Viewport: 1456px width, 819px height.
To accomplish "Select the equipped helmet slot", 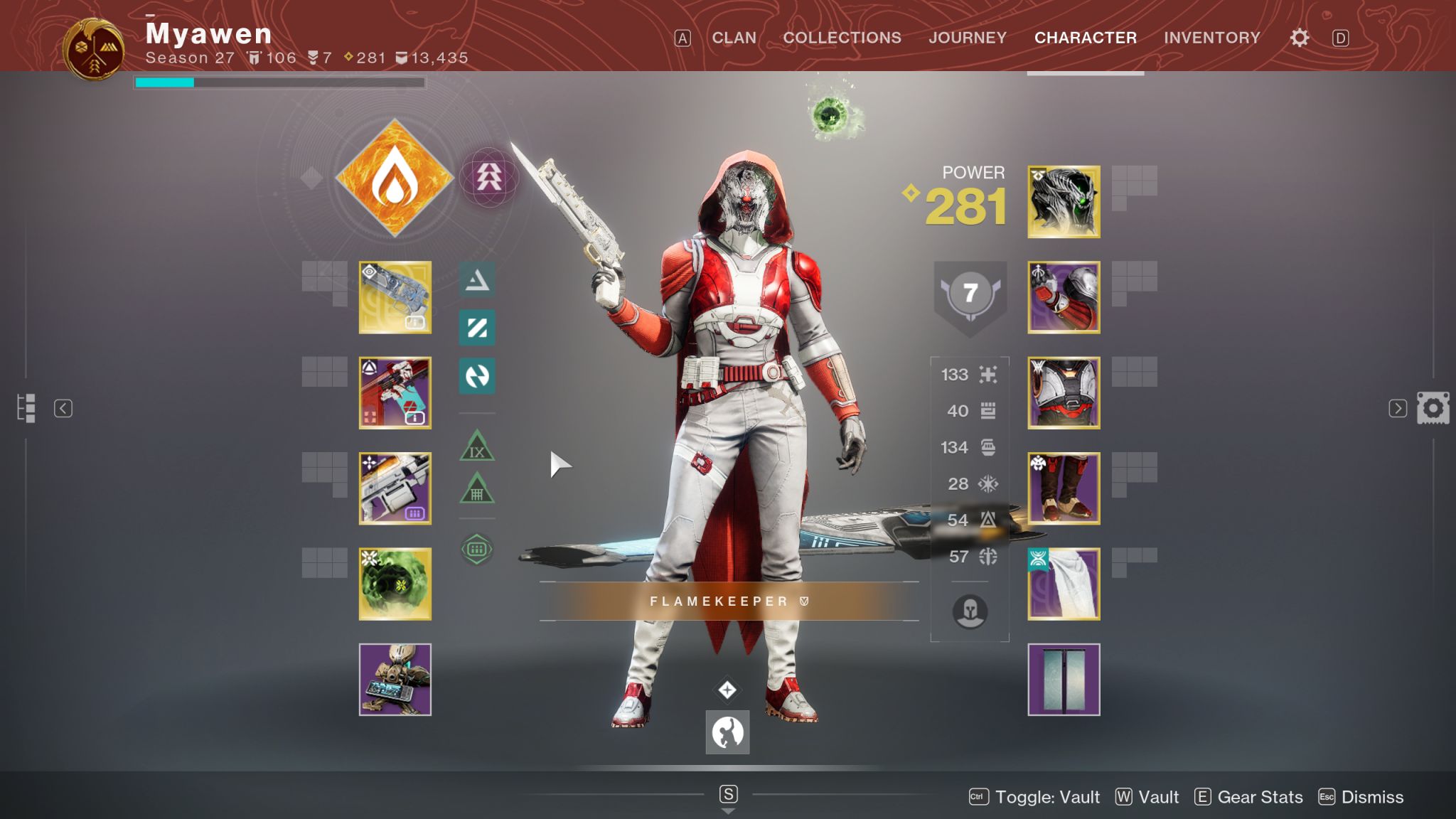I will (x=1064, y=202).
